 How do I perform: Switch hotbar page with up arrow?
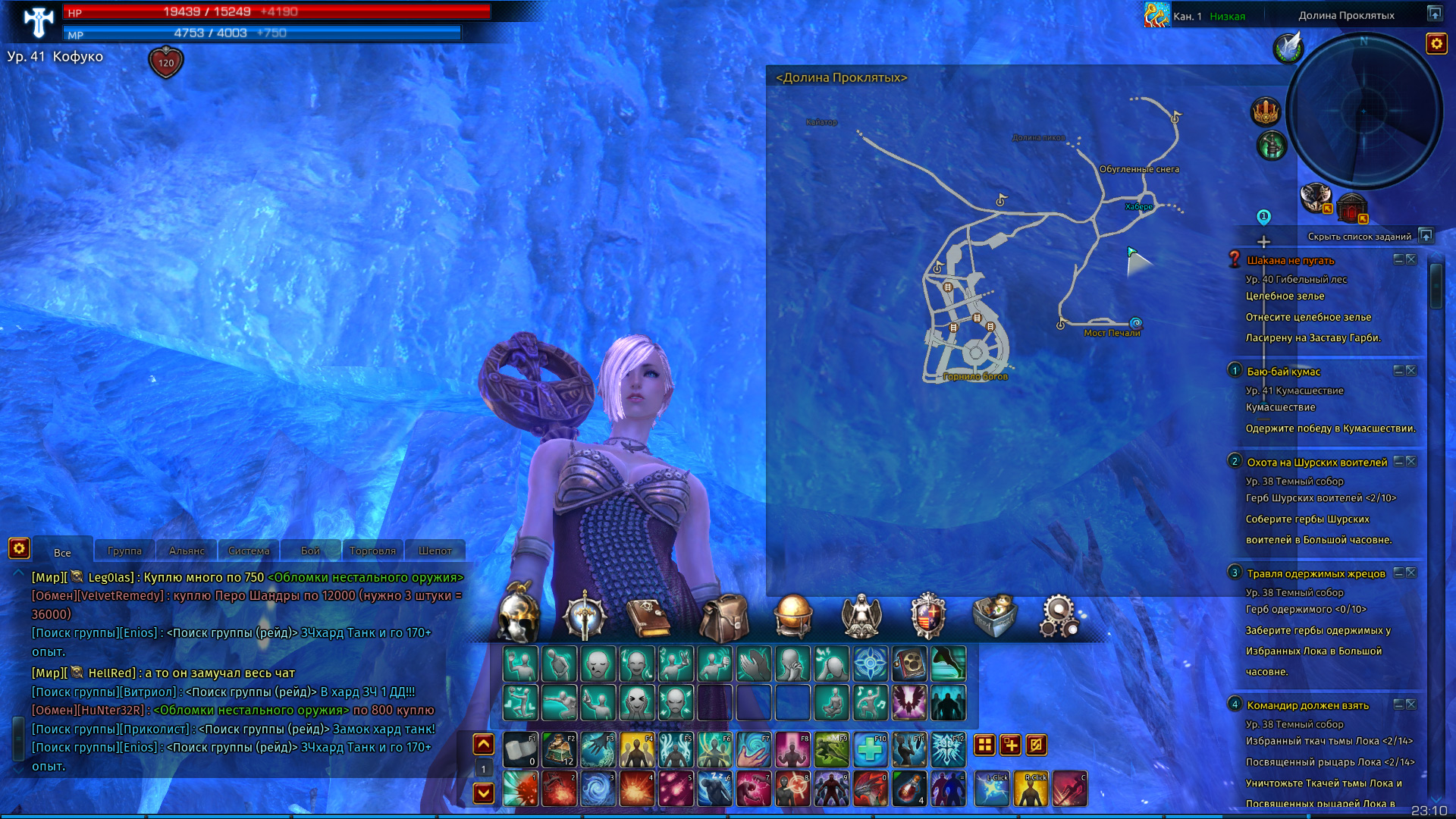484,745
